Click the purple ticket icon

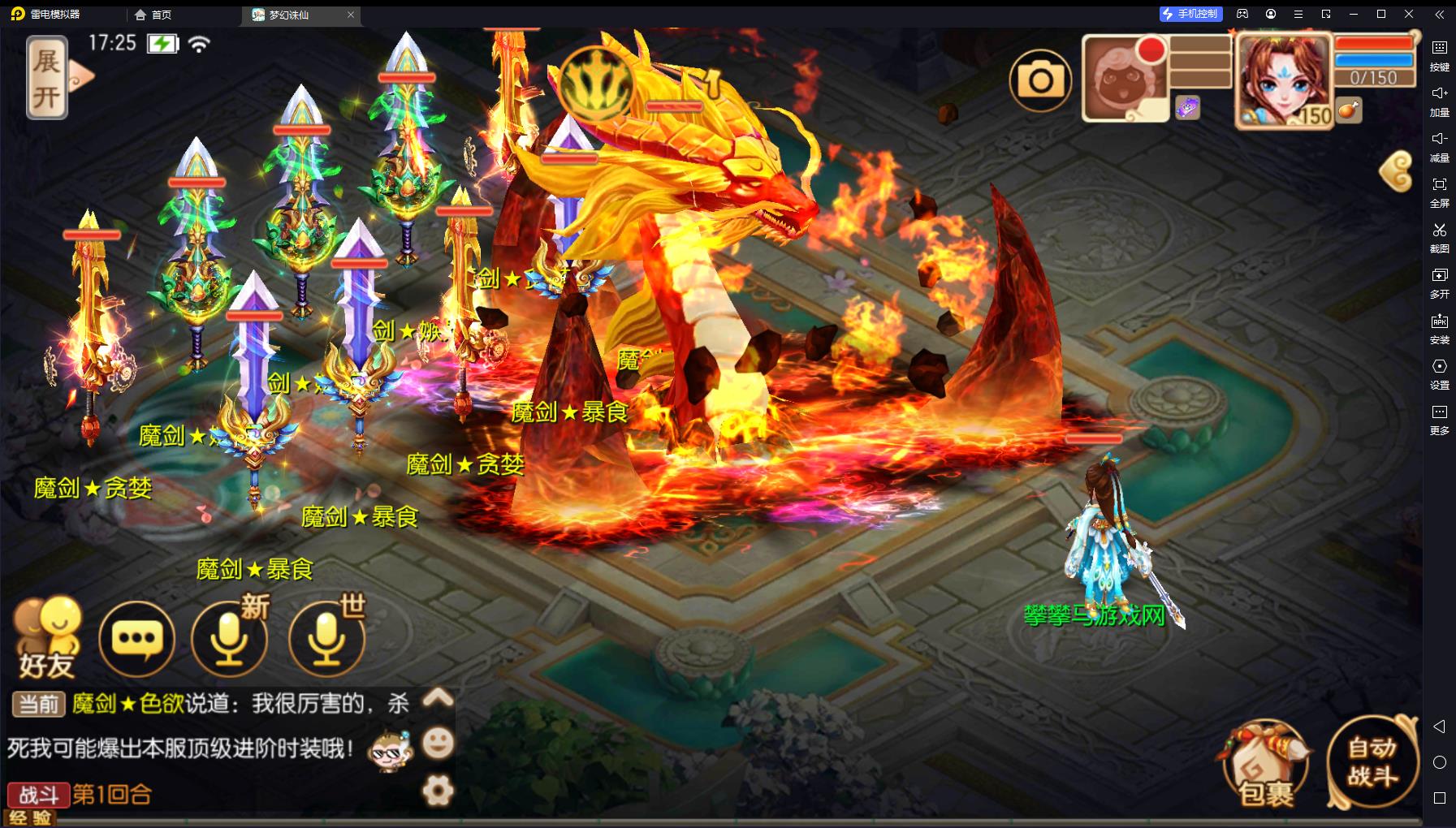pyautogui.click(x=1187, y=107)
